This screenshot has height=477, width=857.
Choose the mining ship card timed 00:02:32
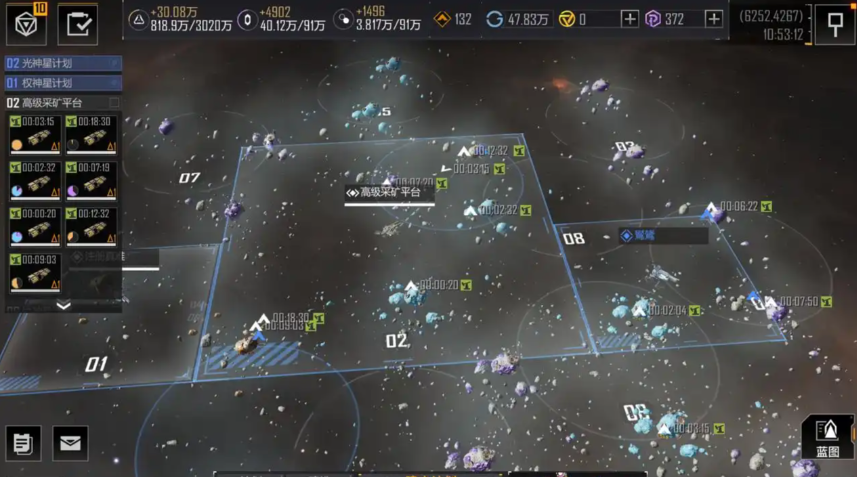[36, 181]
